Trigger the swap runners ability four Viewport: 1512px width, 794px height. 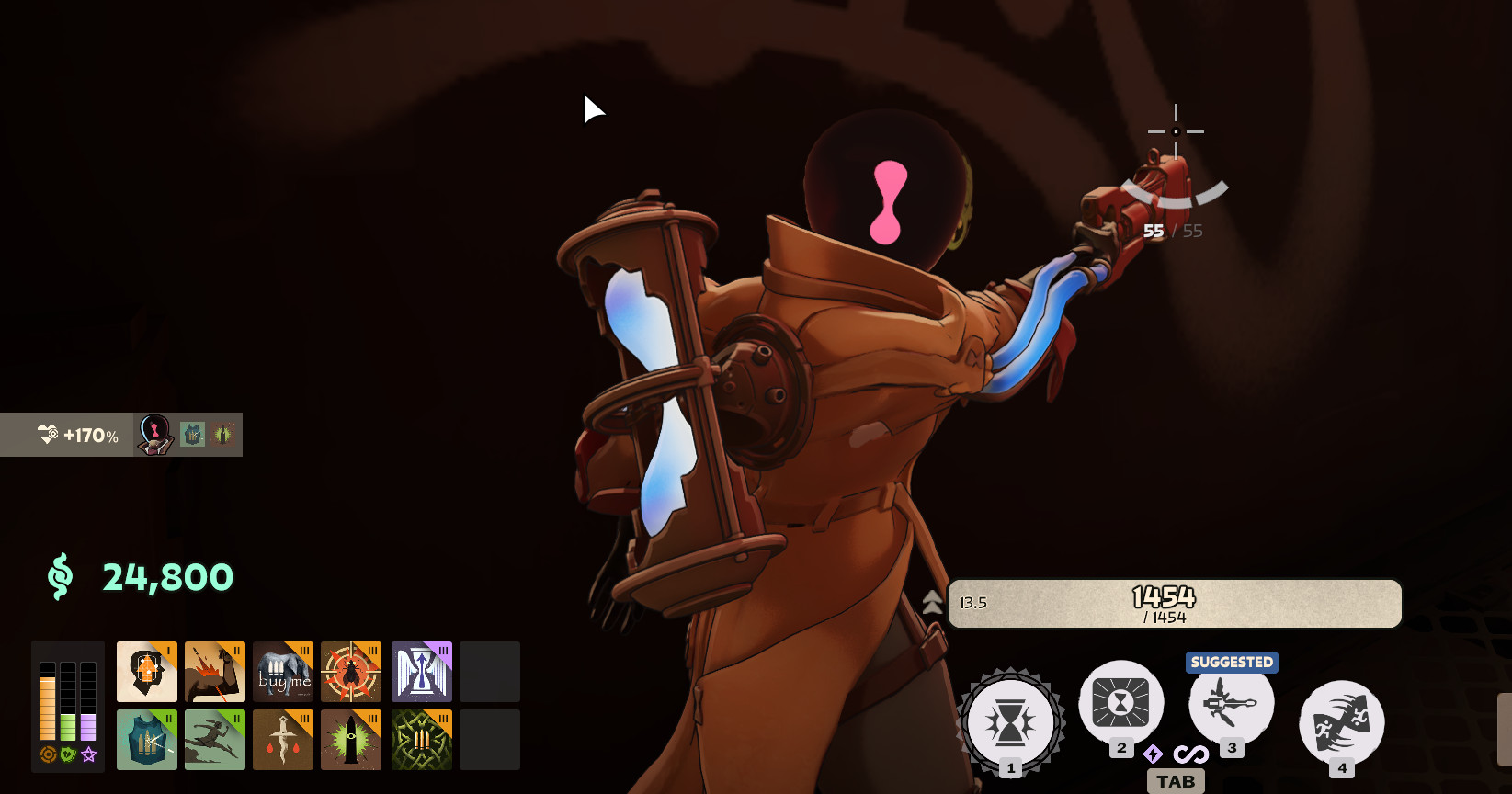[x=1341, y=723]
